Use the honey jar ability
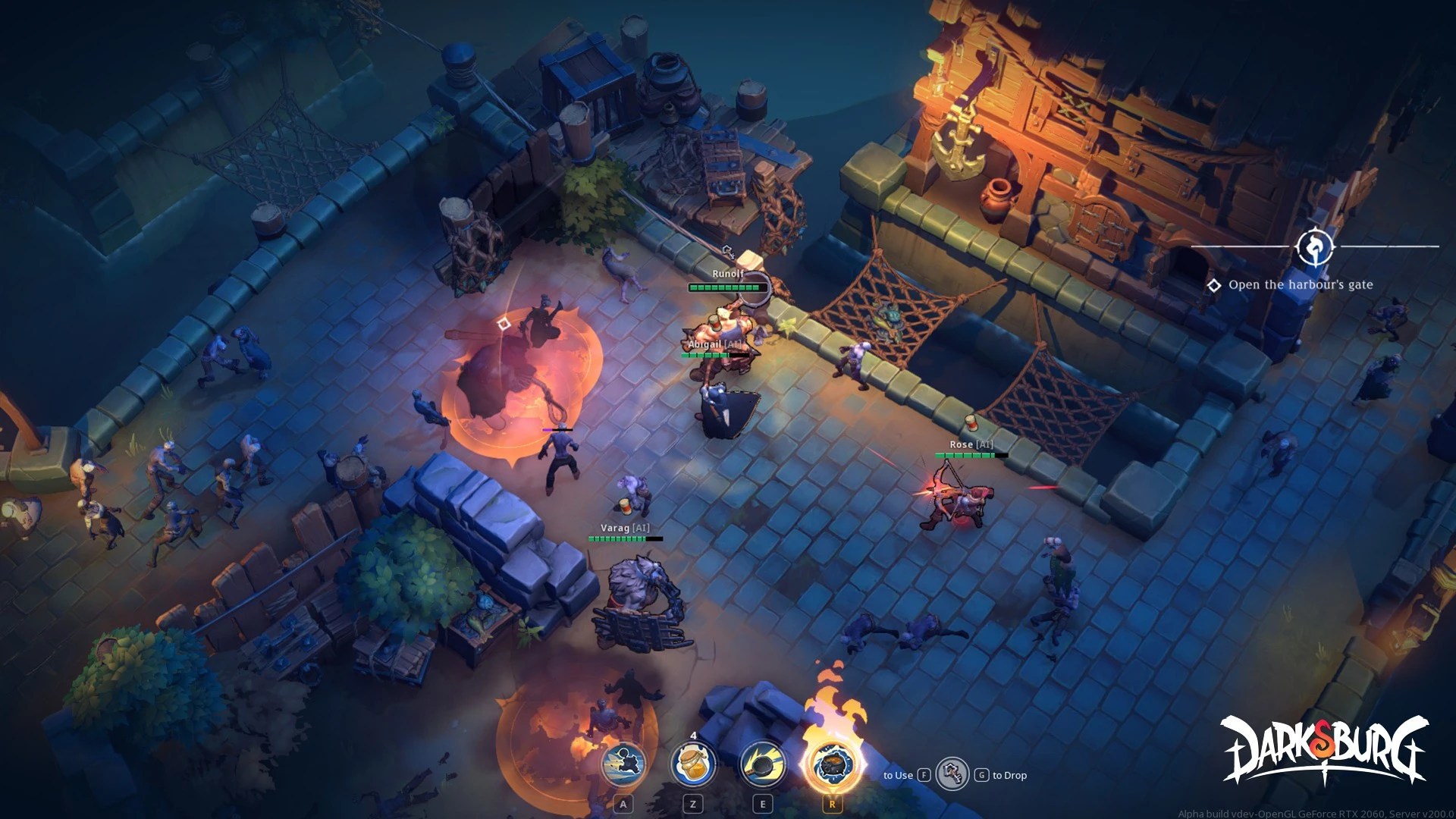The width and height of the screenshot is (1456, 819). (692, 764)
